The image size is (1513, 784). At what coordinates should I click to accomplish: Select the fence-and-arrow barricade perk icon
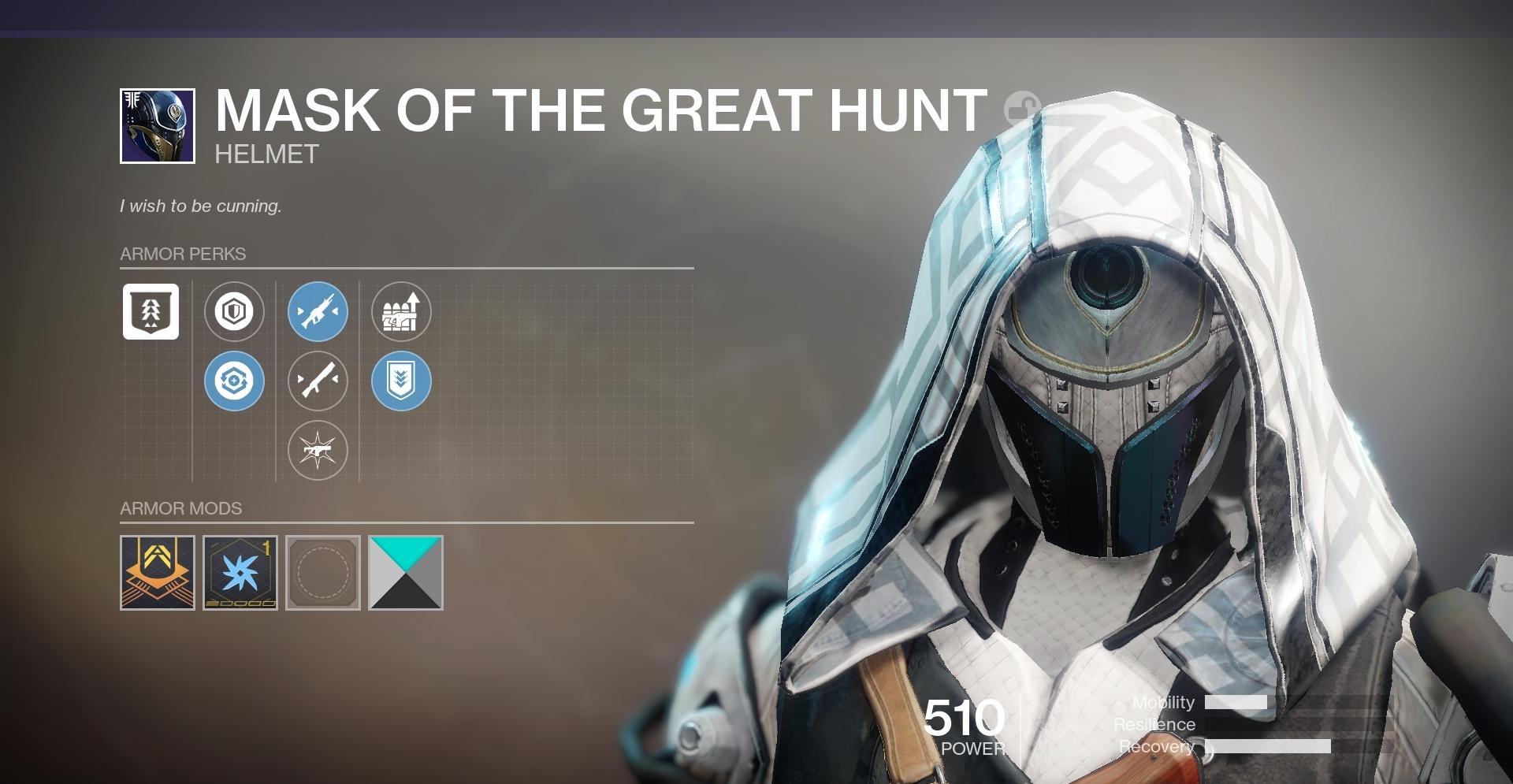(x=403, y=313)
